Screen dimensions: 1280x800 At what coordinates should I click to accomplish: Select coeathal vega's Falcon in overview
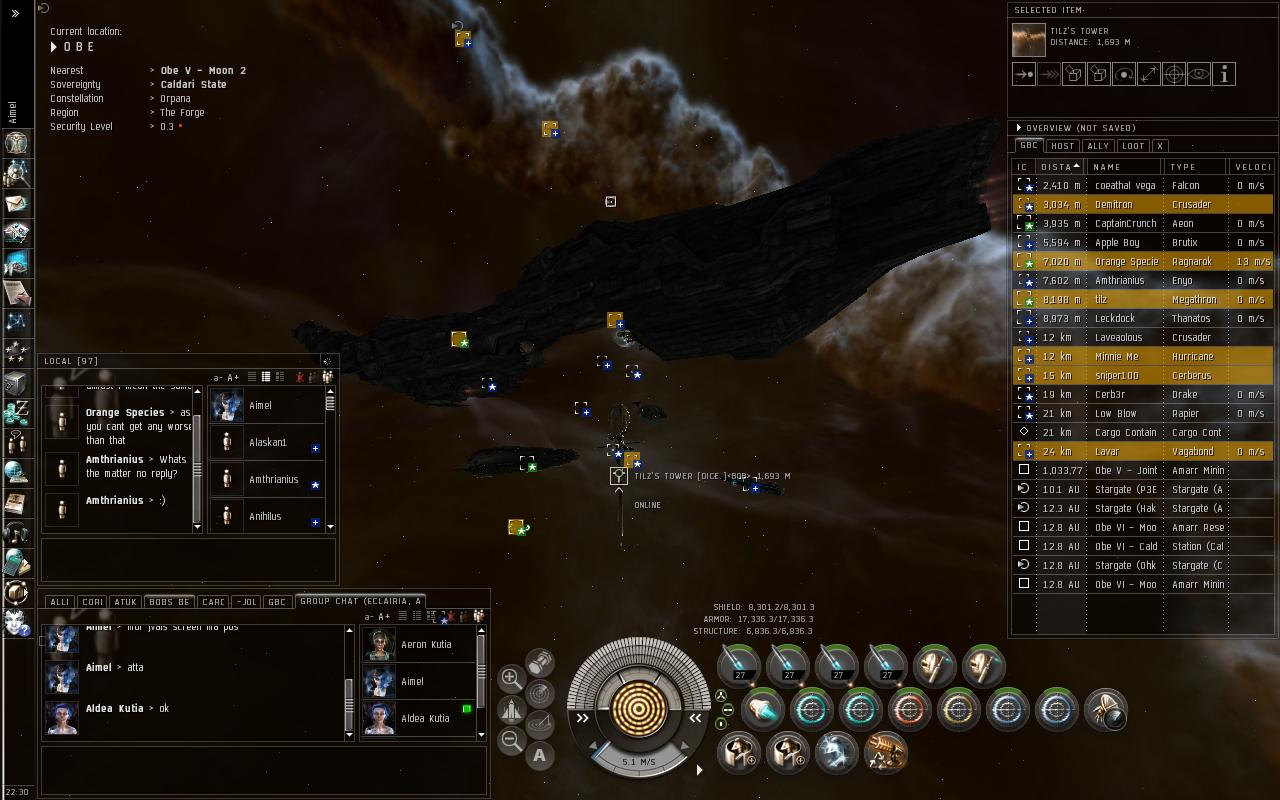pos(1124,185)
